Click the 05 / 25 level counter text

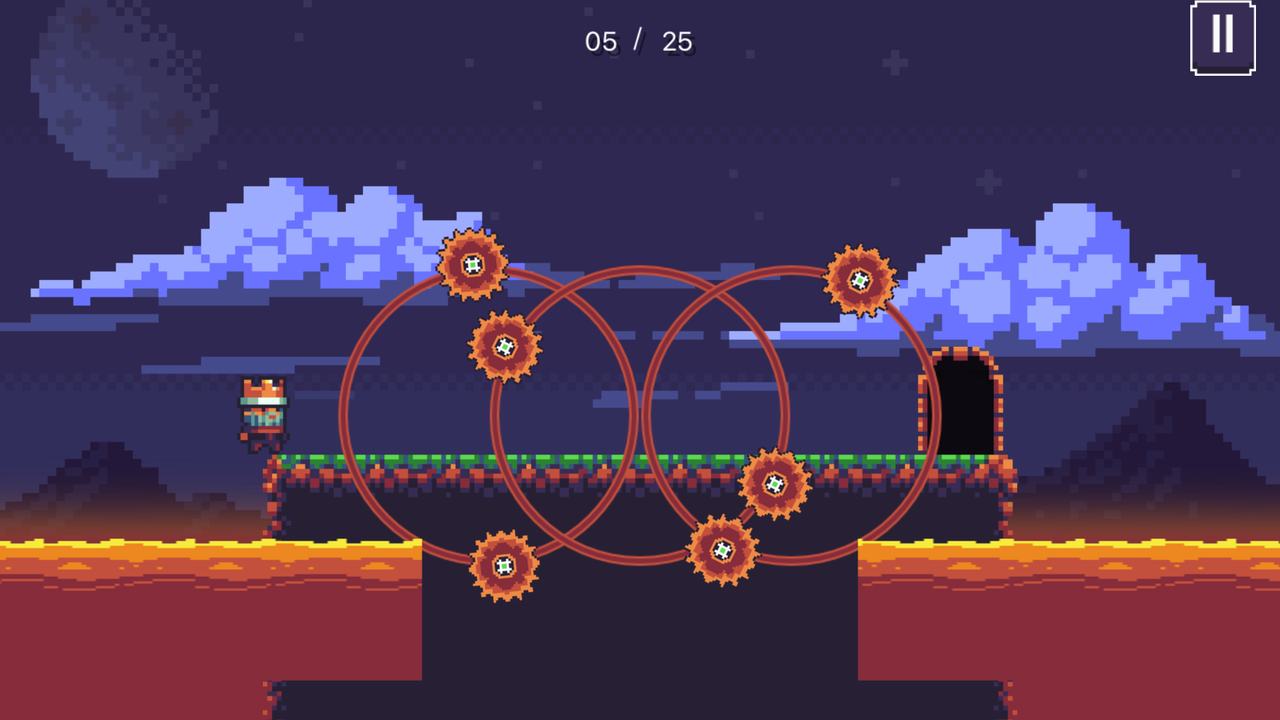pos(640,42)
